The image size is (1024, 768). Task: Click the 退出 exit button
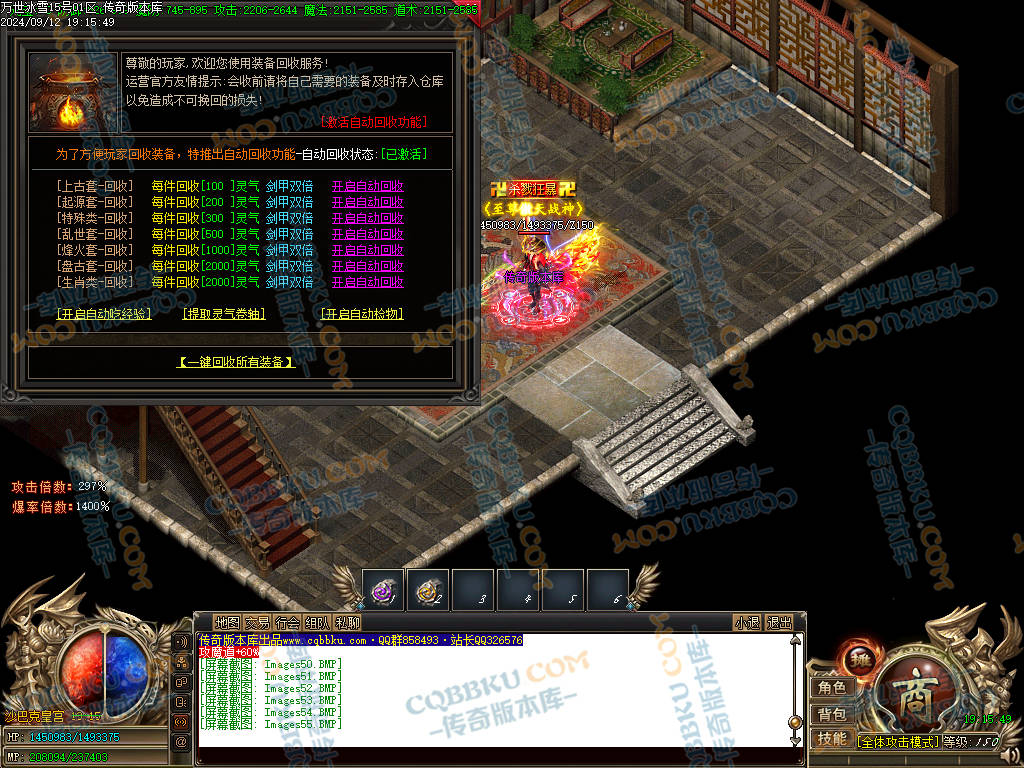(779, 622)
